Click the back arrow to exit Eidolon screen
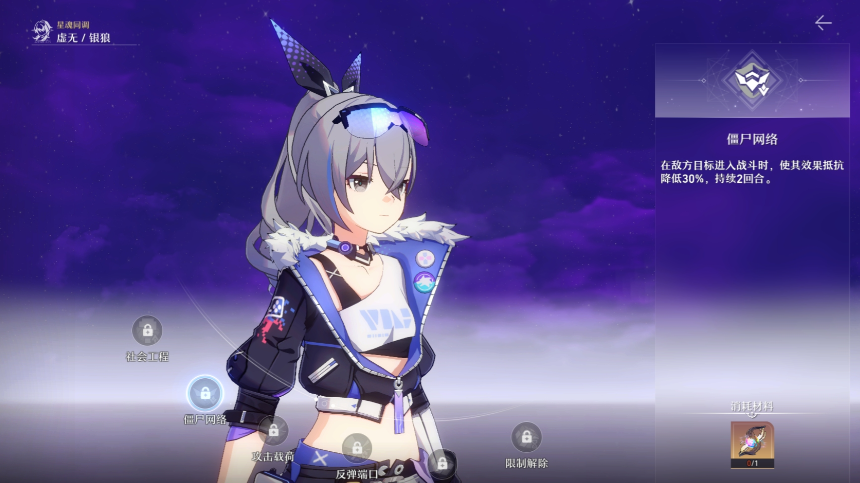The width and height of the screenshot is (860, 483). pyautogui.click(x=823, y=23)
